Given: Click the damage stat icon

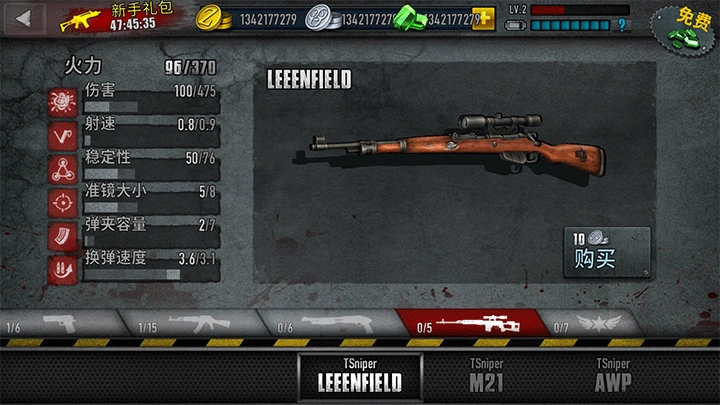Looking at the screenshot, I should (x=63, y=101).
